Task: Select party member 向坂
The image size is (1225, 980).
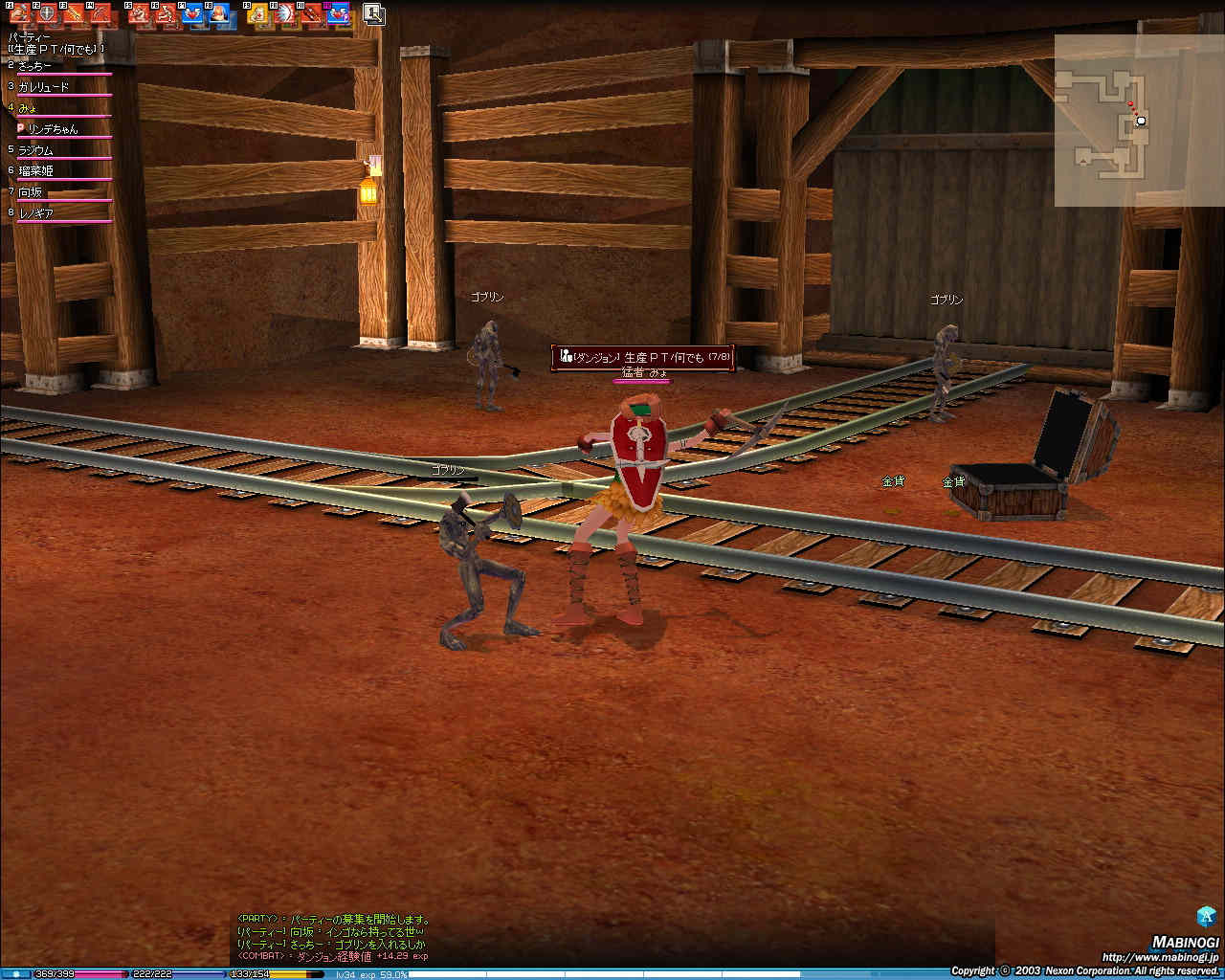Action: click(x=32, y=192)
